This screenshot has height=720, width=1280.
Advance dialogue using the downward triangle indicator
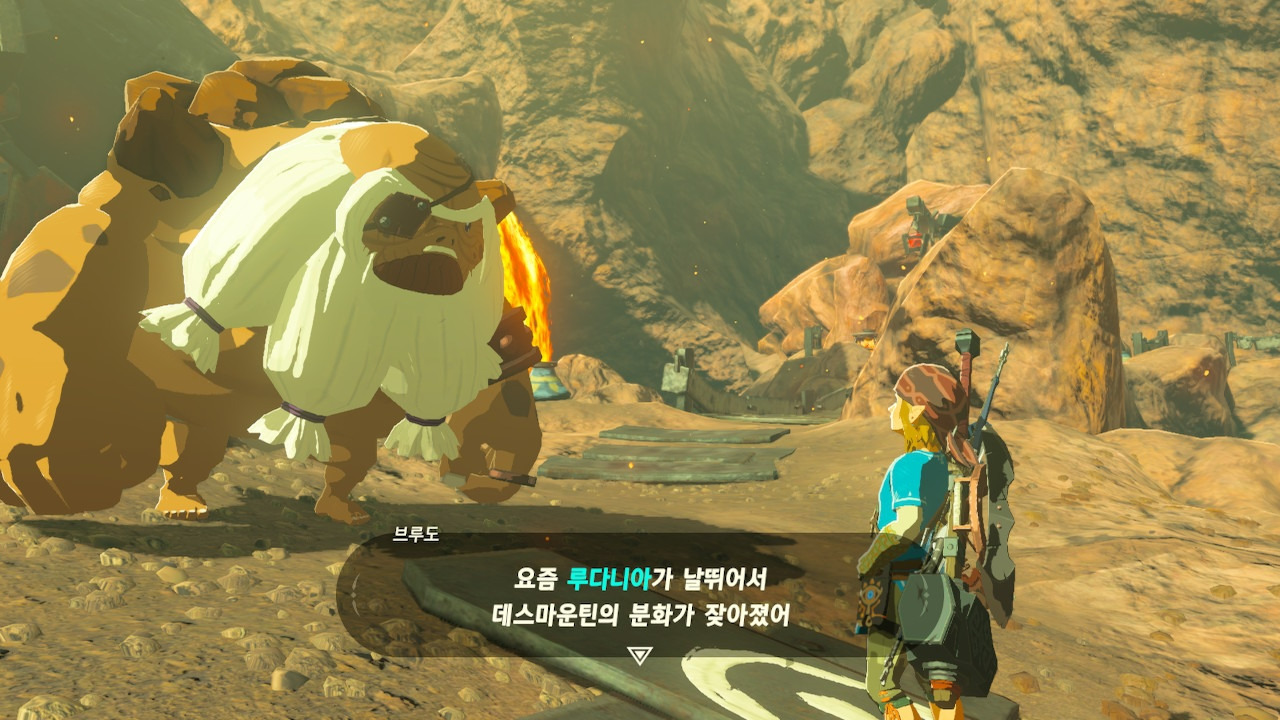point(640,655)
